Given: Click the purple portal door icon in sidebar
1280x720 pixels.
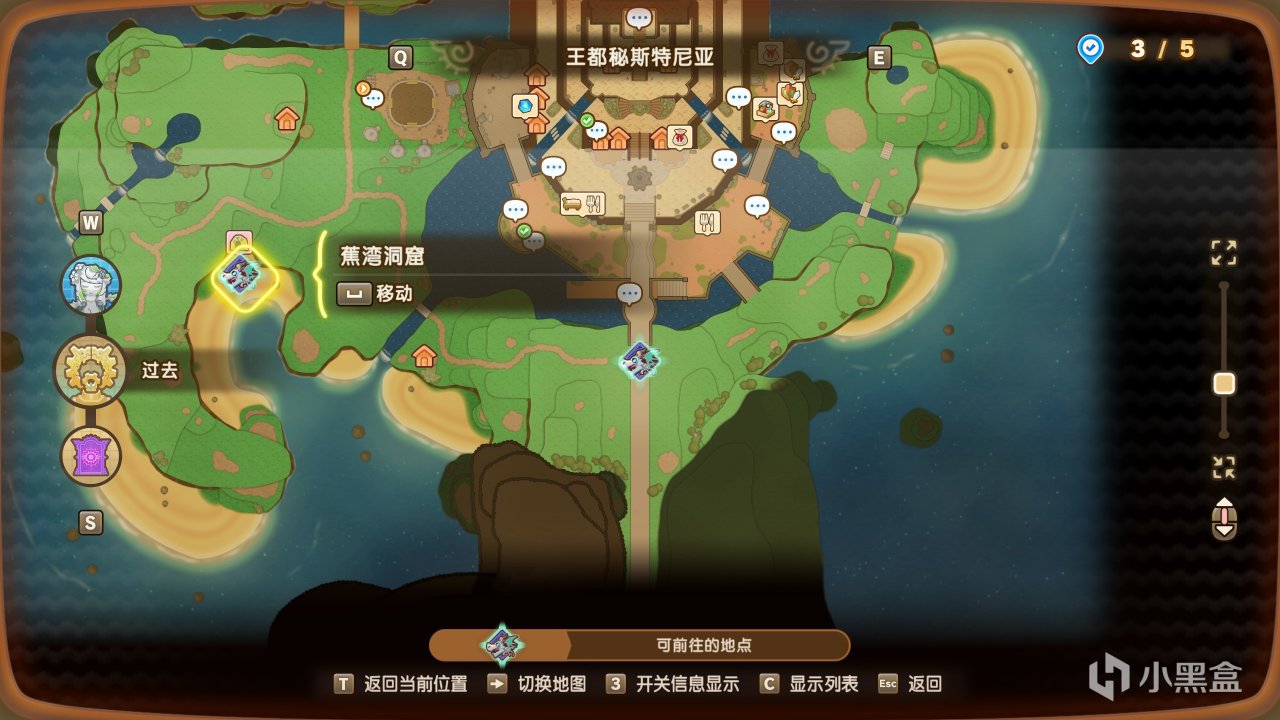Looking at the screenshot, I should (x=91, y=455).
